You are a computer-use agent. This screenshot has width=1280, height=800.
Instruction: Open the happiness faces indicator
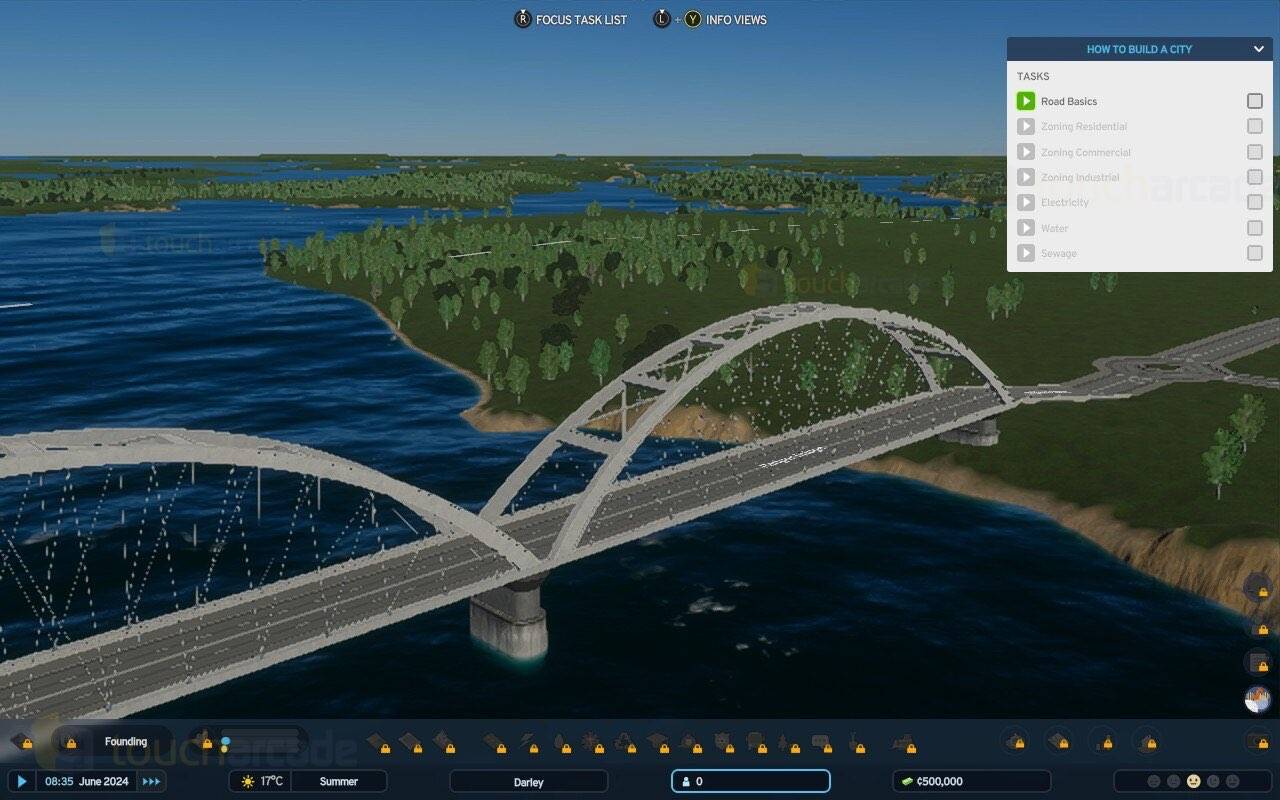tap(1192, 781)
